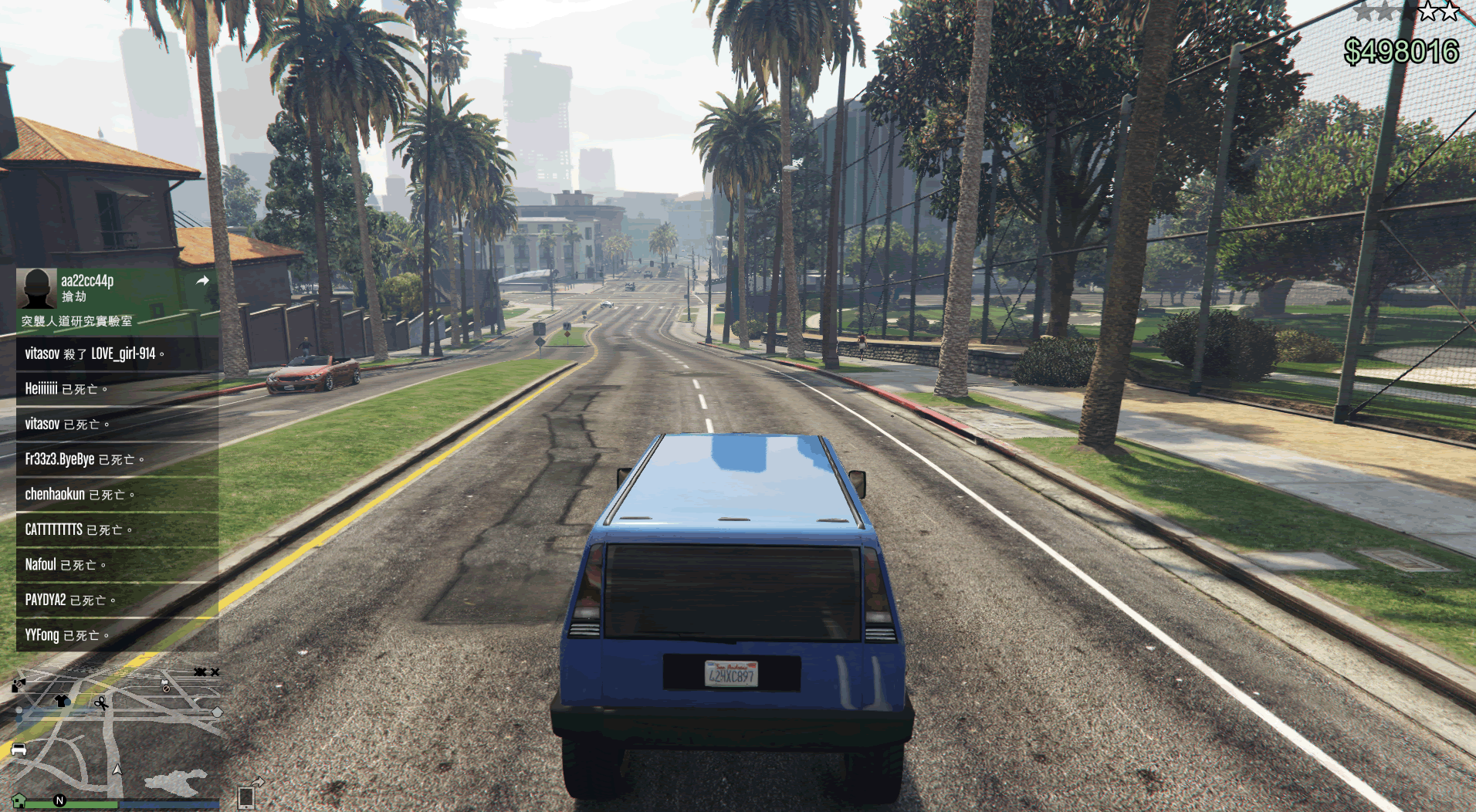Click the chenhaokun death feed row
This screenshot has width=1476, height=812.
(x=117, y=495)
